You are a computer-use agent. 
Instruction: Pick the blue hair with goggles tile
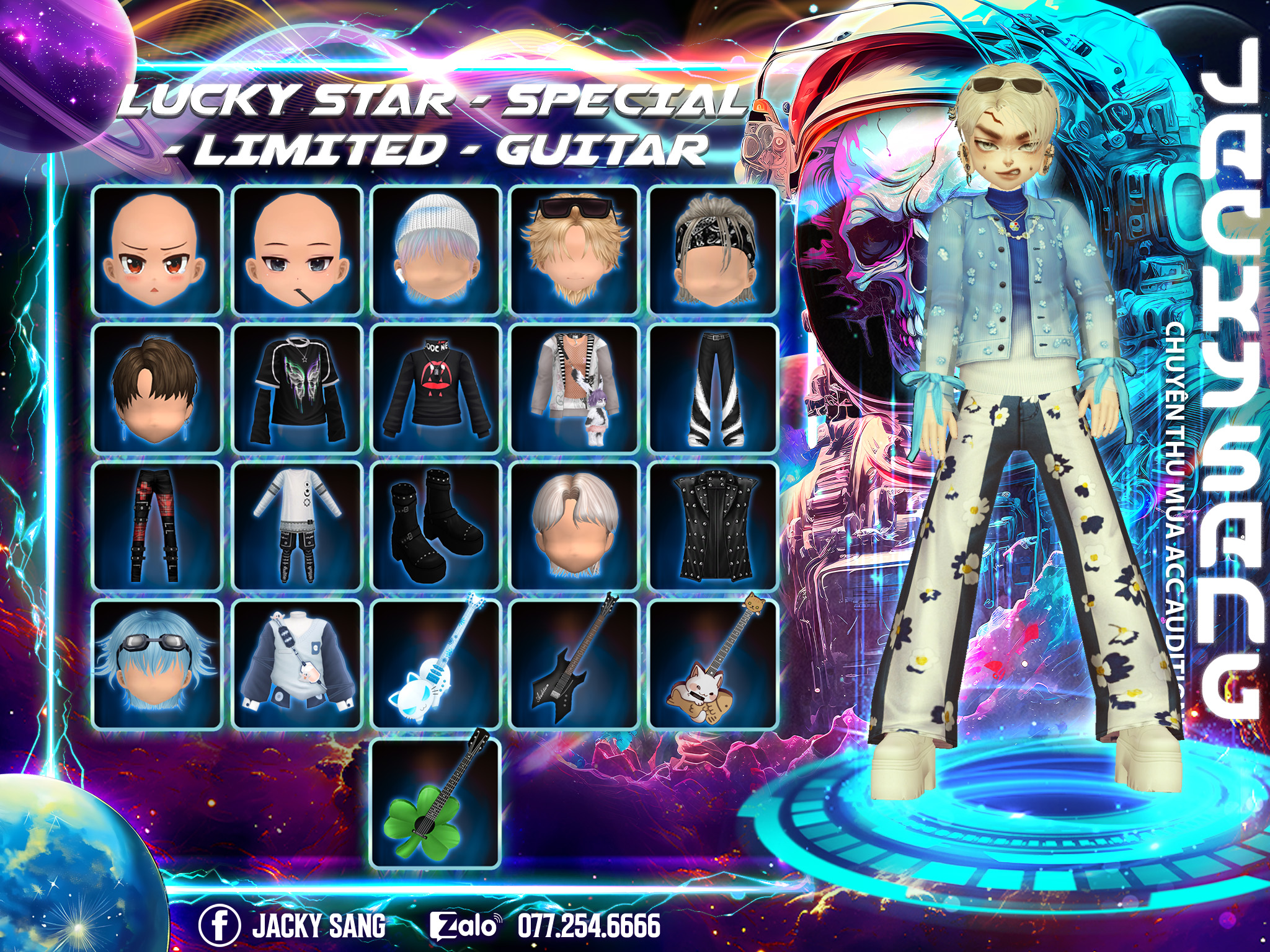pos(158,665)
